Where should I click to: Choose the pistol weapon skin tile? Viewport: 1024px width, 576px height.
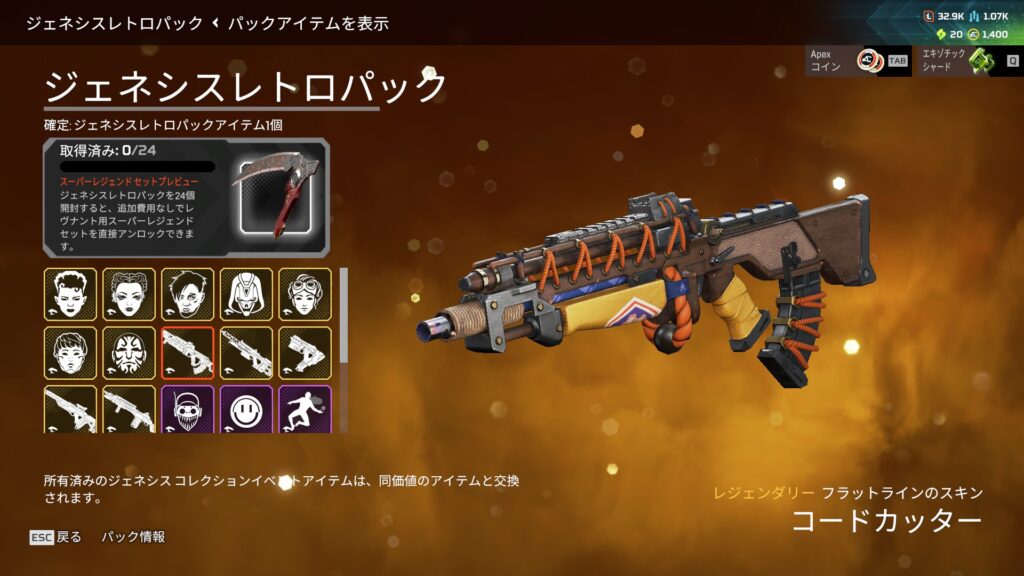coord(305,352)
